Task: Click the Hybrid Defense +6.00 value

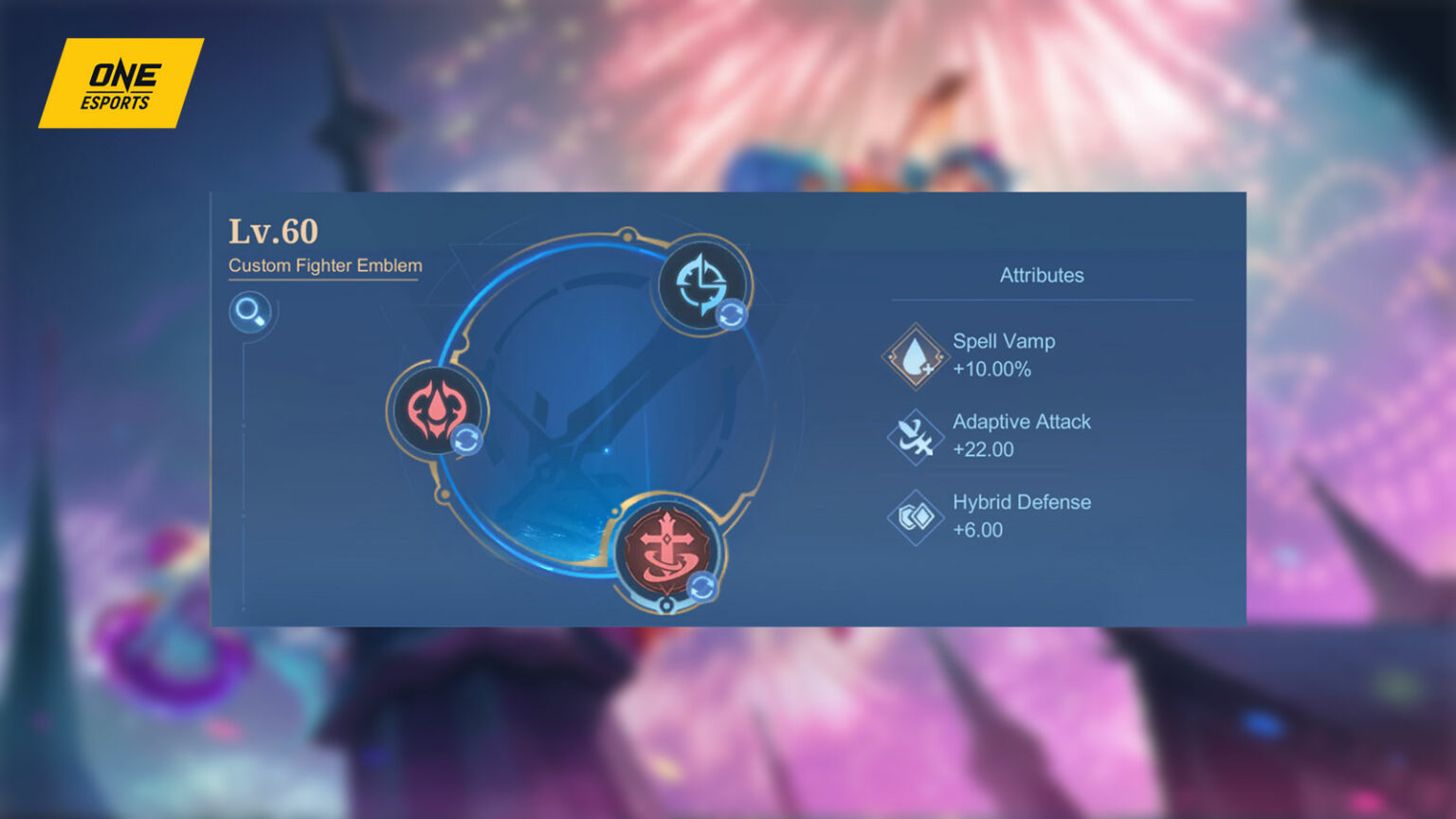Action: pos(980,531)
